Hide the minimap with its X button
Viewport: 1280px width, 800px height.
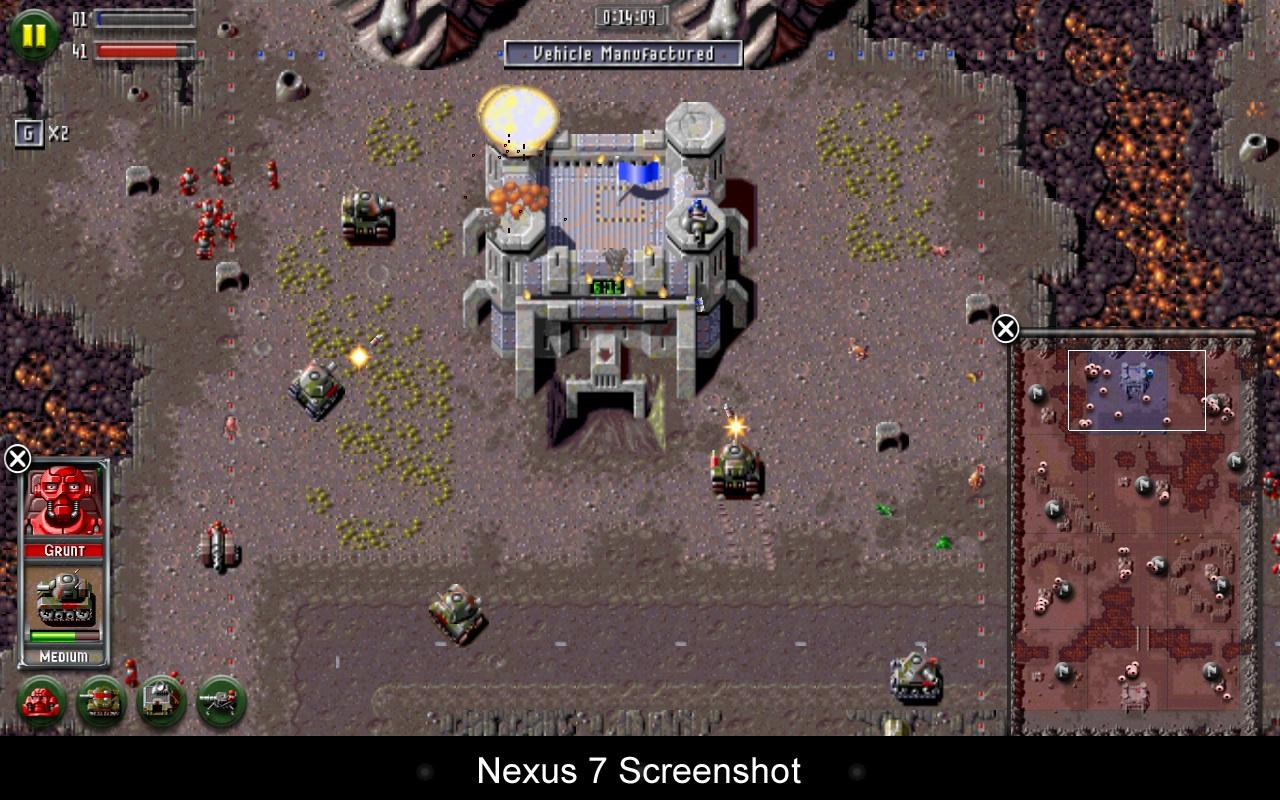pos(1003,328)
